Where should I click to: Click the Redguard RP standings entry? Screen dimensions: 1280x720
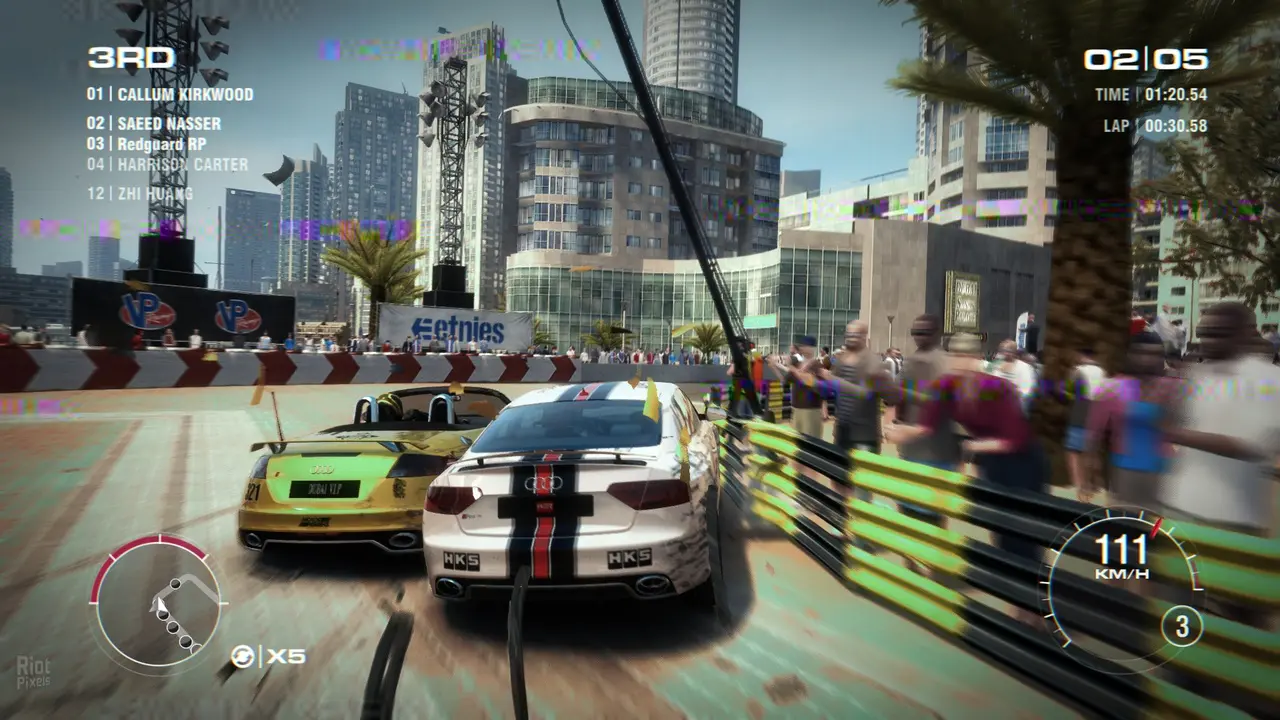(146, 144)
